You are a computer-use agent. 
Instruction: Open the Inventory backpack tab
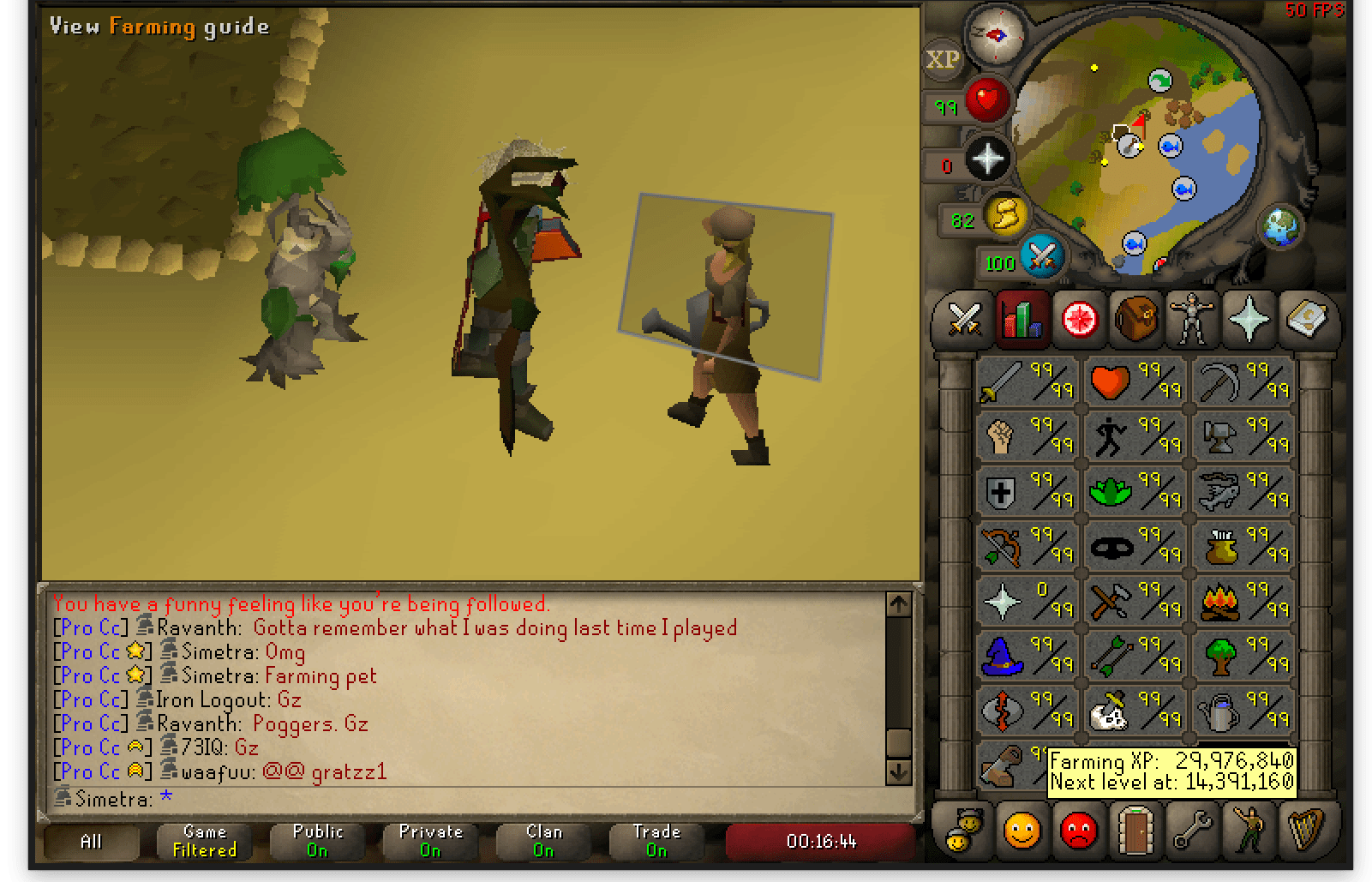coord(1135,320)
